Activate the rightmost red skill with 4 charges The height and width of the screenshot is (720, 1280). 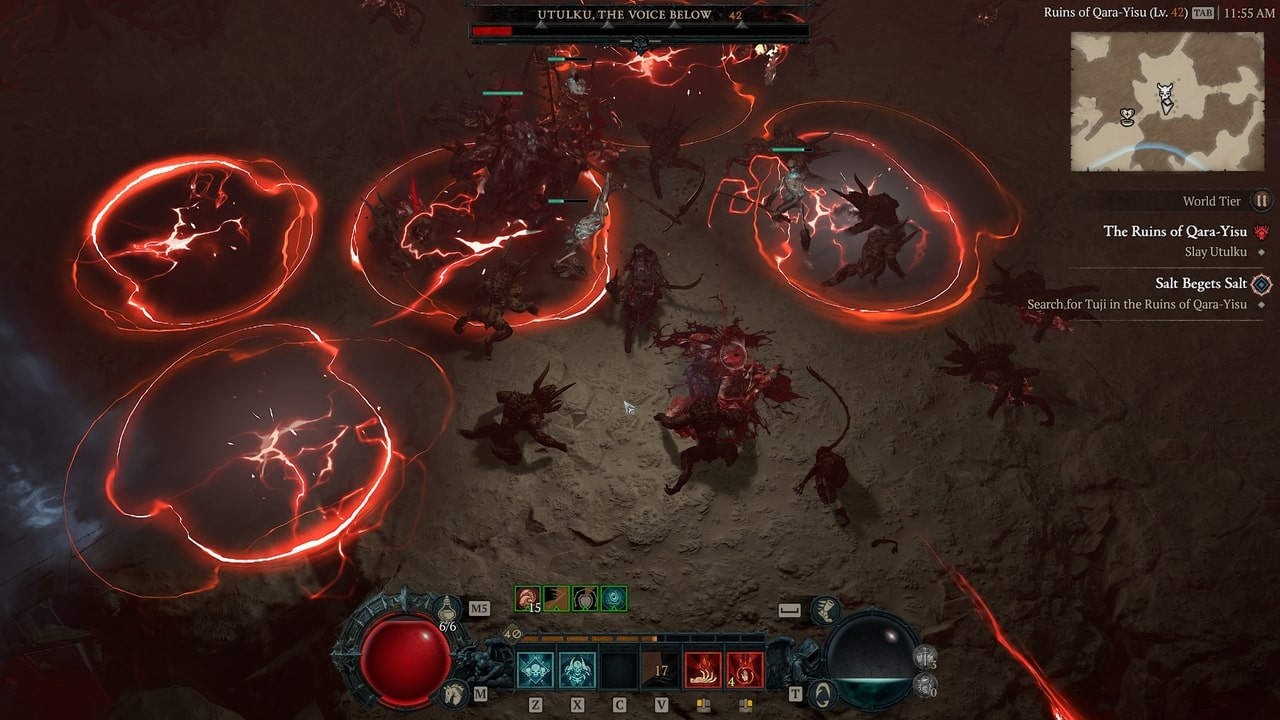pyautogui.click(x=744, y=668)
